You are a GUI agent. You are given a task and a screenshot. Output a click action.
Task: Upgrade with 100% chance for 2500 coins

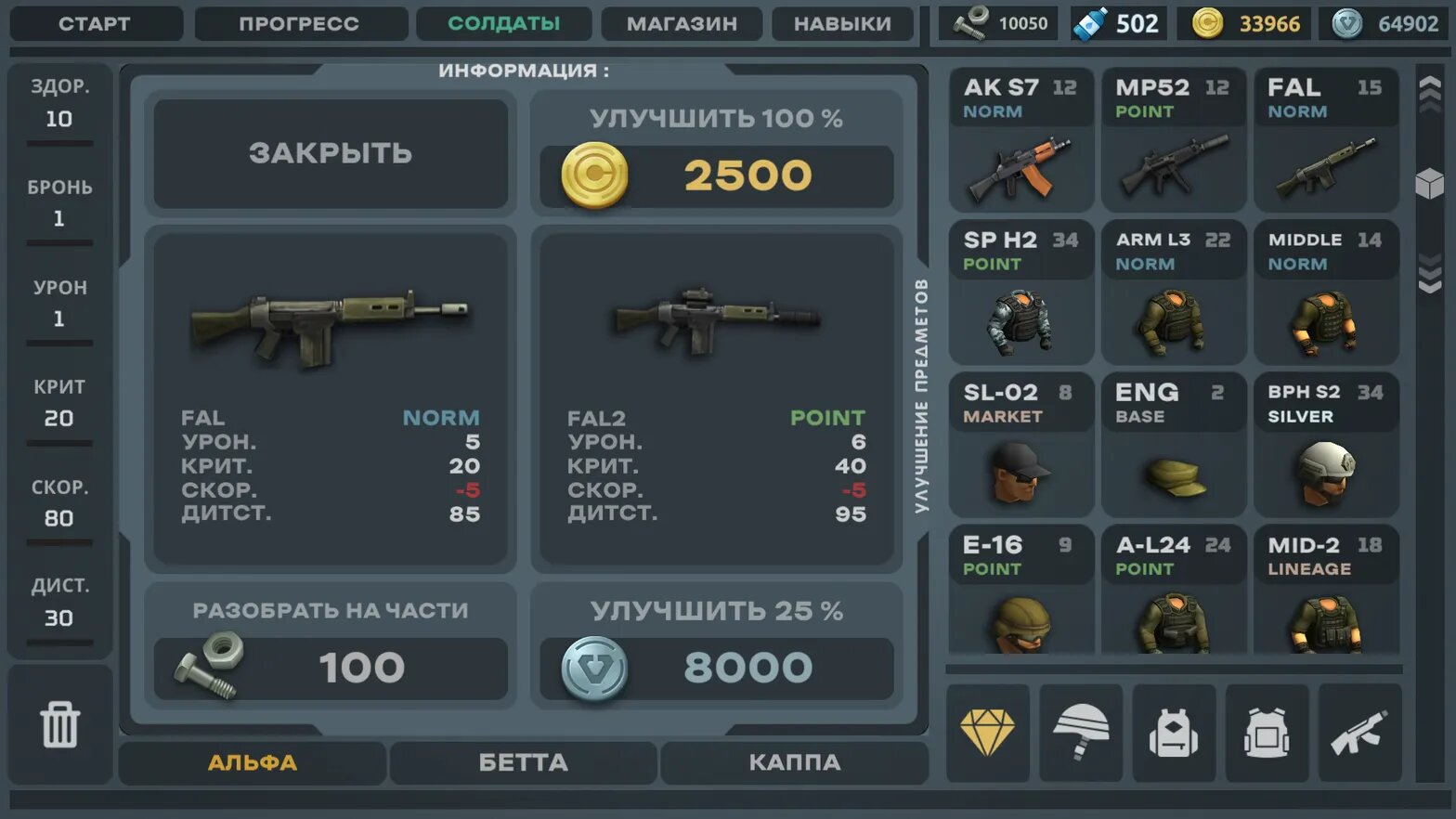click(x=716, y=175)
